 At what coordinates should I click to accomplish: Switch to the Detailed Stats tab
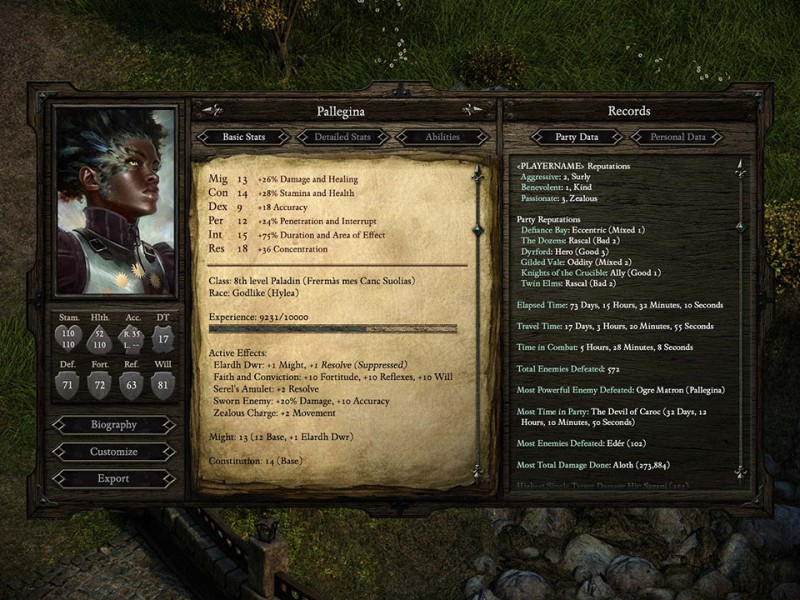click(x=343, y=137)
